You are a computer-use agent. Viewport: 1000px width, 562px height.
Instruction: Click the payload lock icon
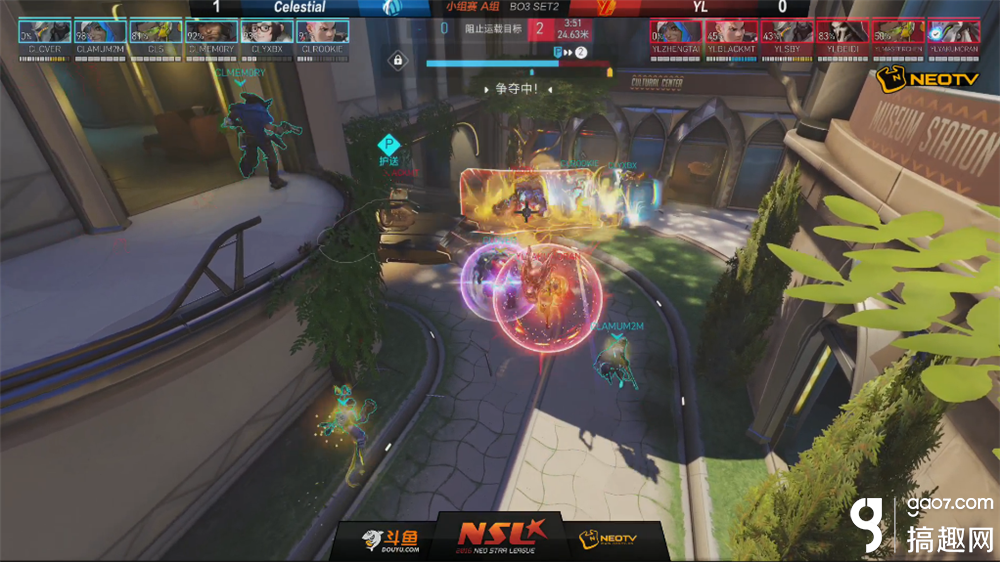[398, 61]
